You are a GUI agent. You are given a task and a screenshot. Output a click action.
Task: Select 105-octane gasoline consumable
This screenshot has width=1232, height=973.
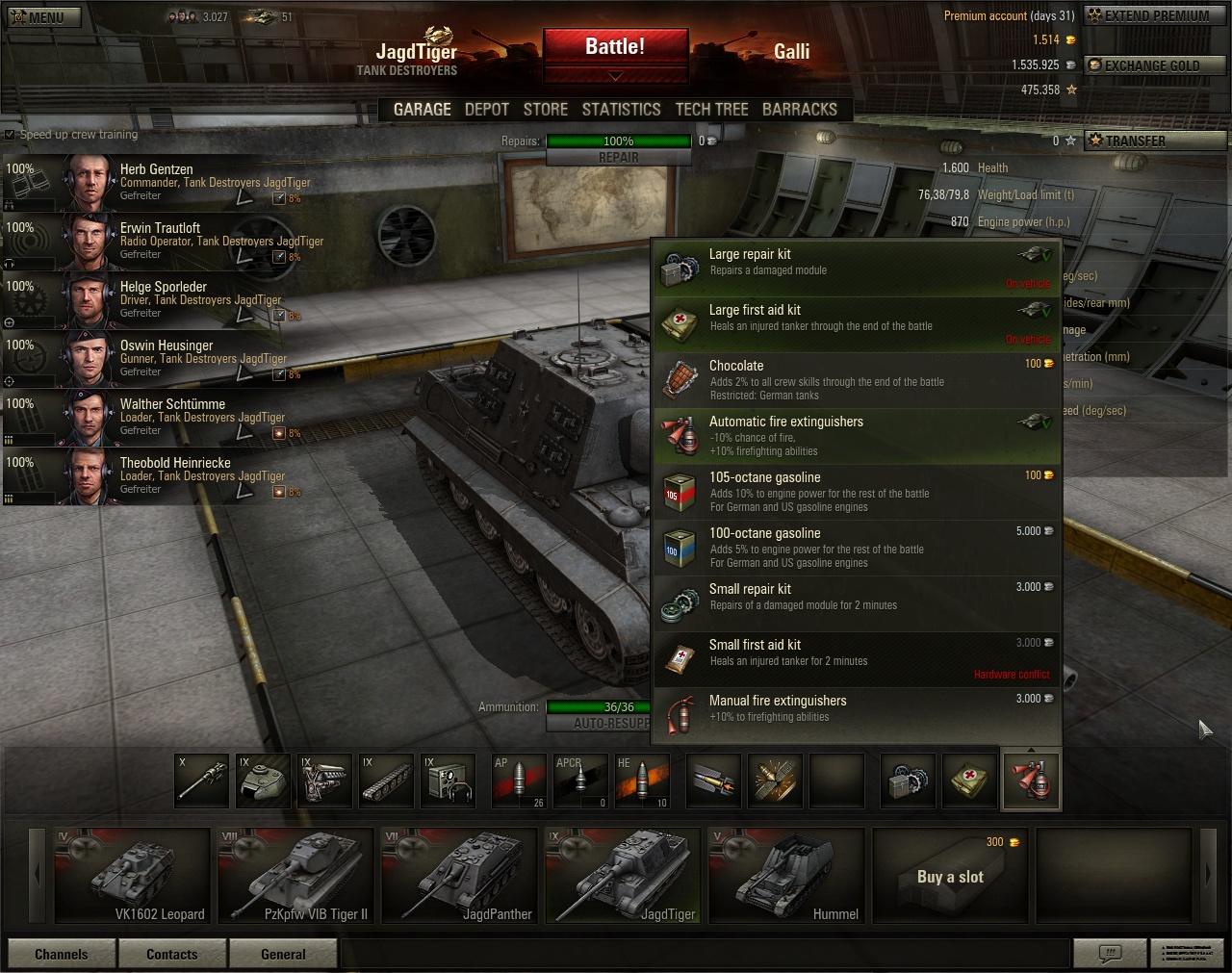pyautogui.click(x=857, y=492)
